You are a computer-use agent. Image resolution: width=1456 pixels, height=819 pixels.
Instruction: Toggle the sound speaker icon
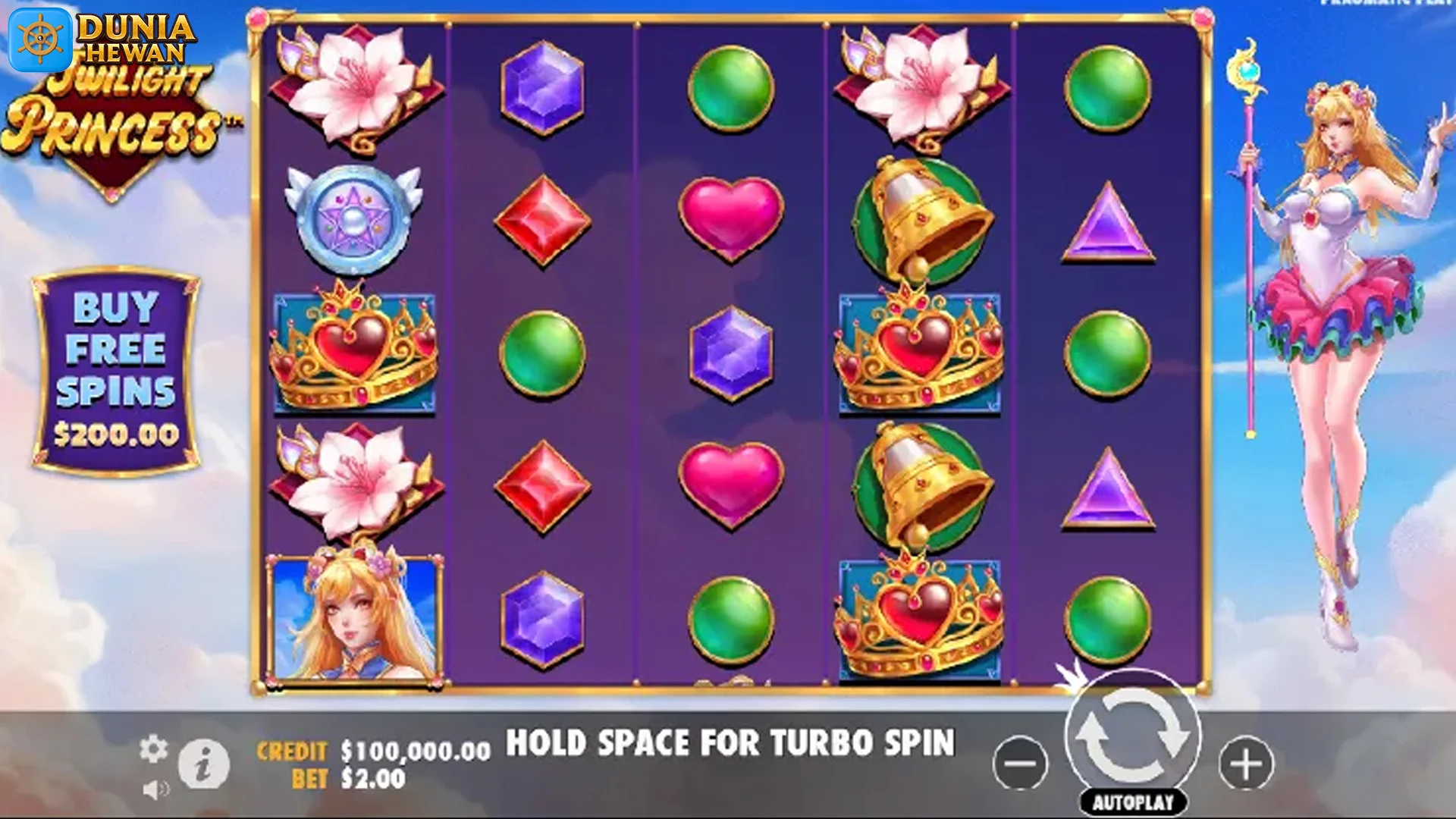pyautogui.click(x=155, y=790)
